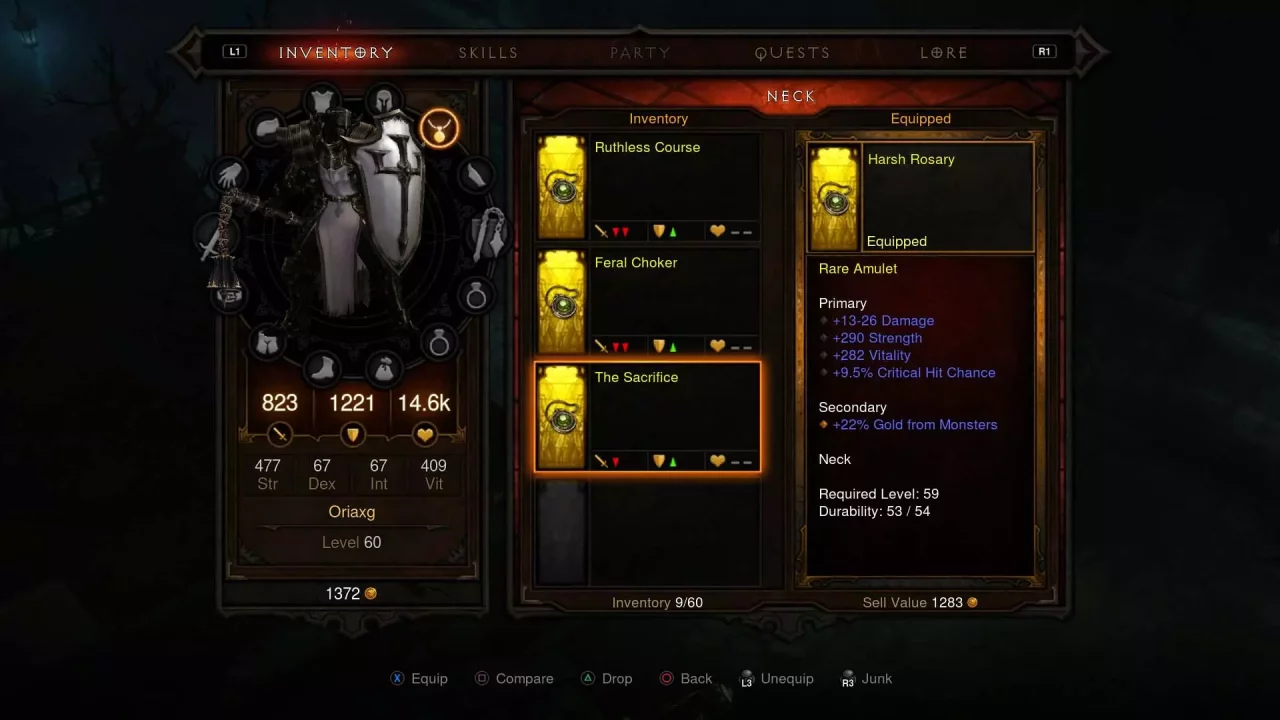Select the Harsh Rosary equipped amulet thumbnail
The width and height of the screenshot is (1280, 720).
coord(834,196)
